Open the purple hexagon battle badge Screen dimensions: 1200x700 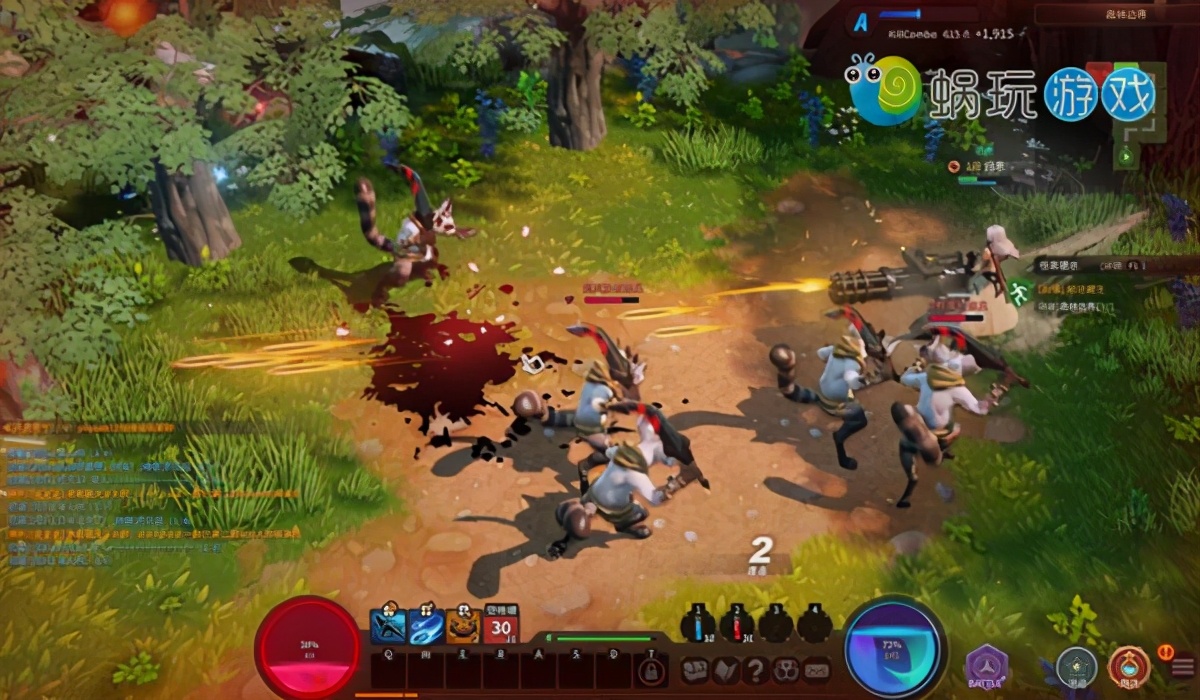tap(987, 667)
